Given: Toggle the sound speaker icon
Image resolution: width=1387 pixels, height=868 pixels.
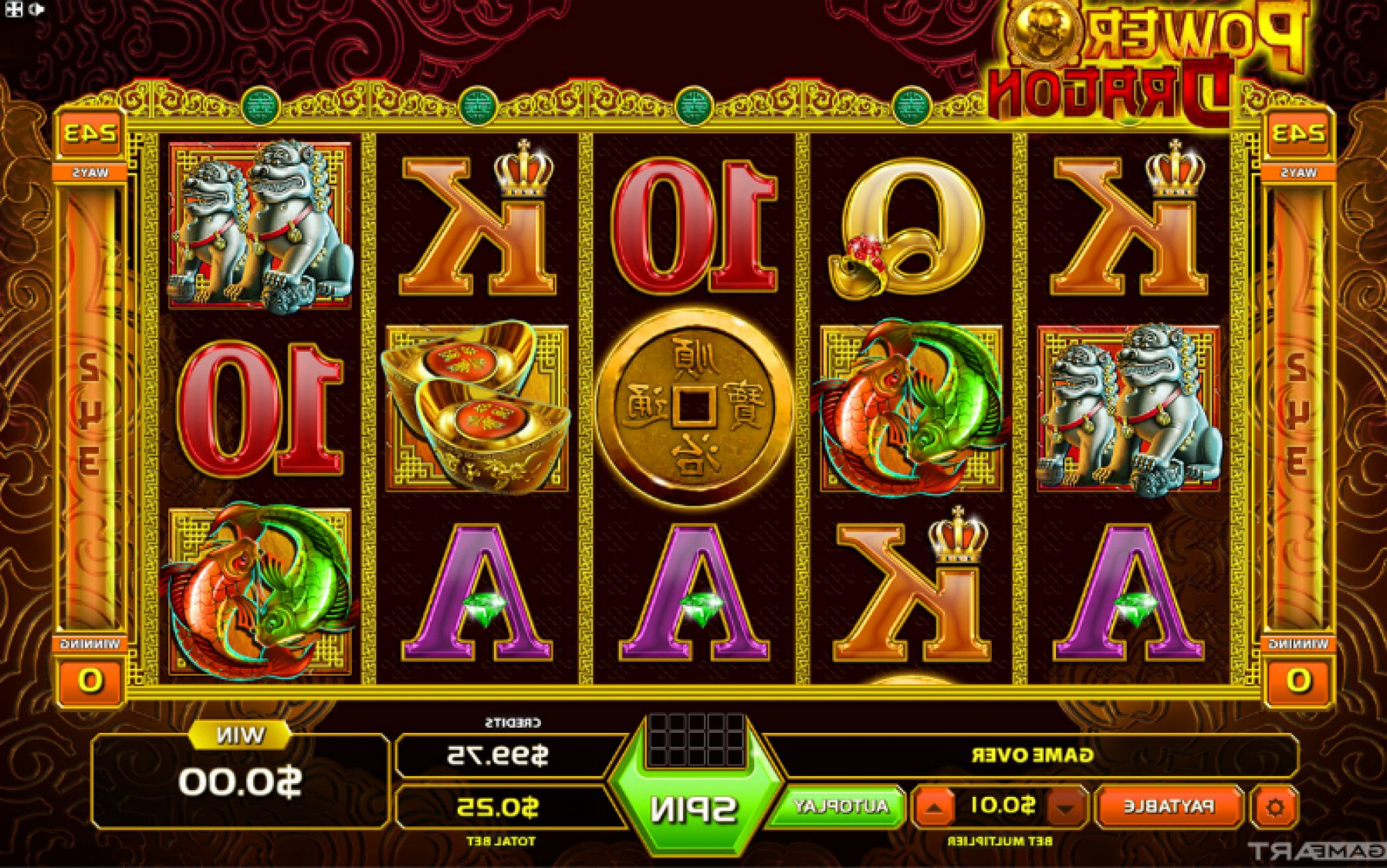Looking at the screenshot, I should point(38,9).
